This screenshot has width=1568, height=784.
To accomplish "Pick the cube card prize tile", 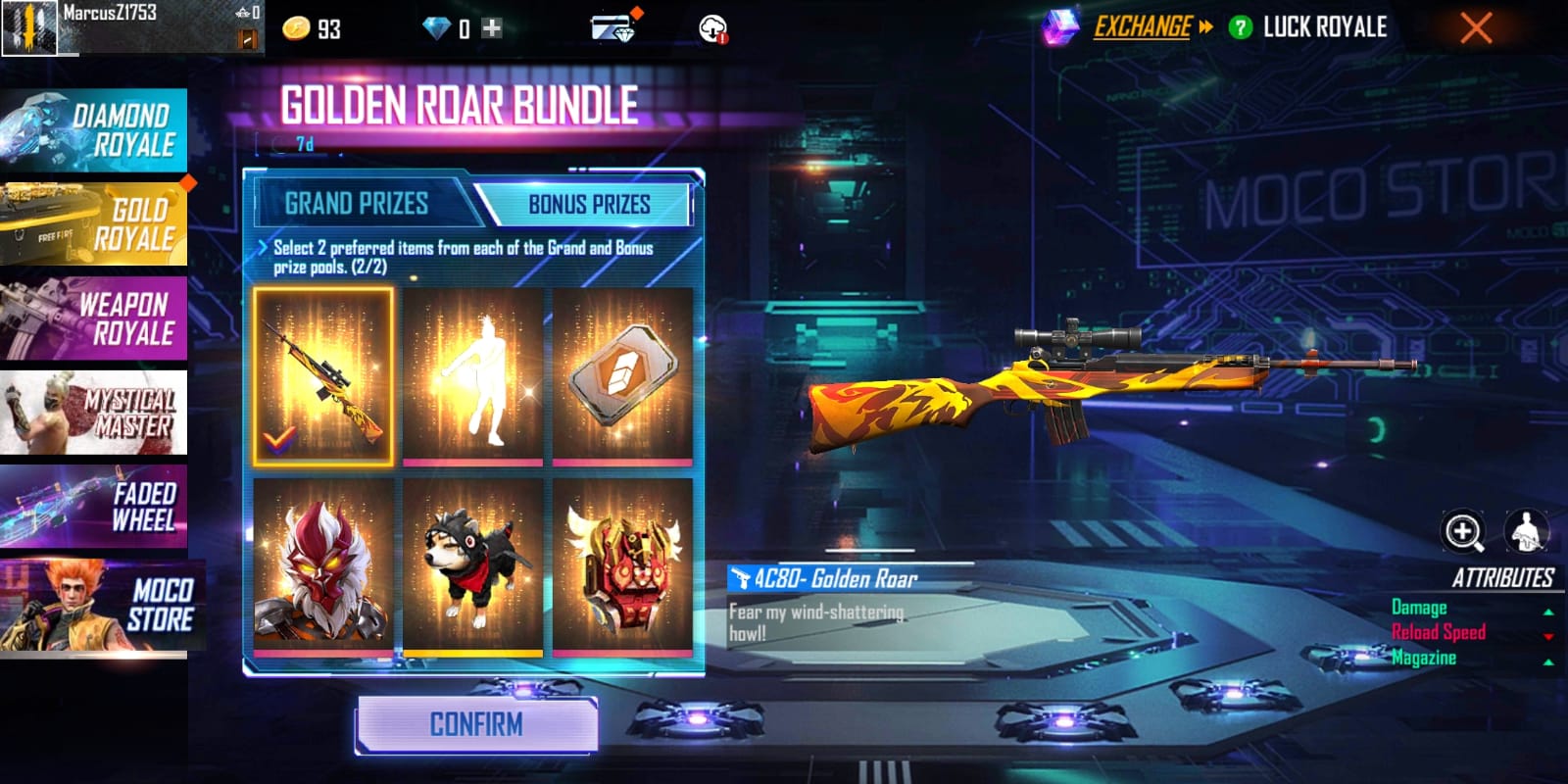I will 622,376.
